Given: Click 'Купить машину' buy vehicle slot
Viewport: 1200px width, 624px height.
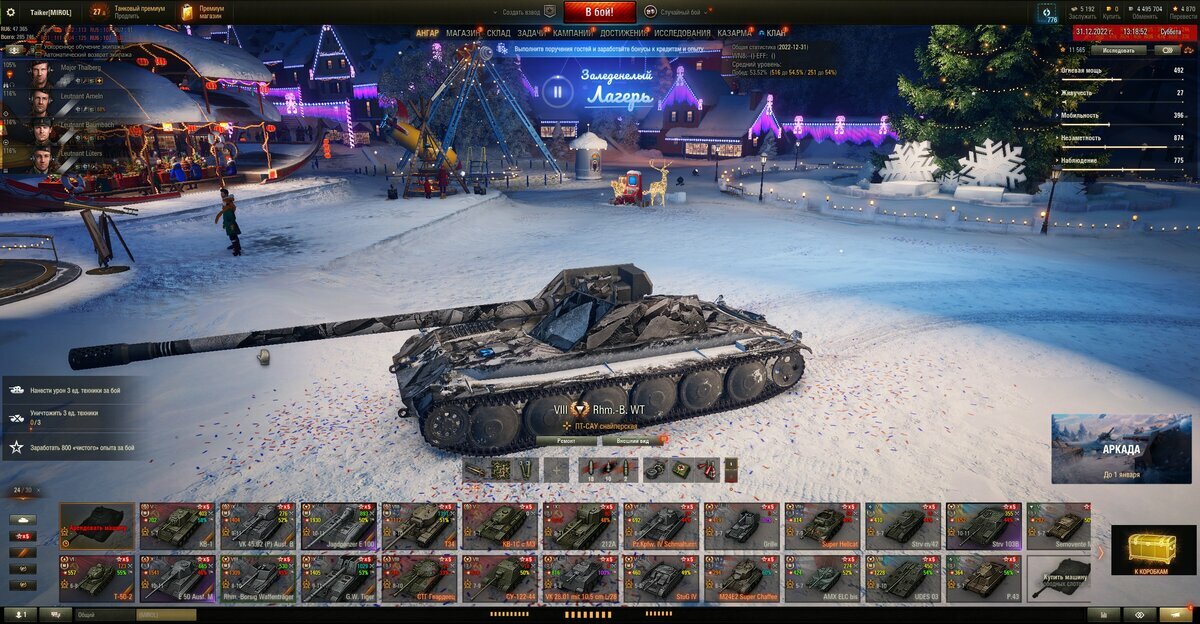Looking at the screenshot, I should (x=1063, y=579).
